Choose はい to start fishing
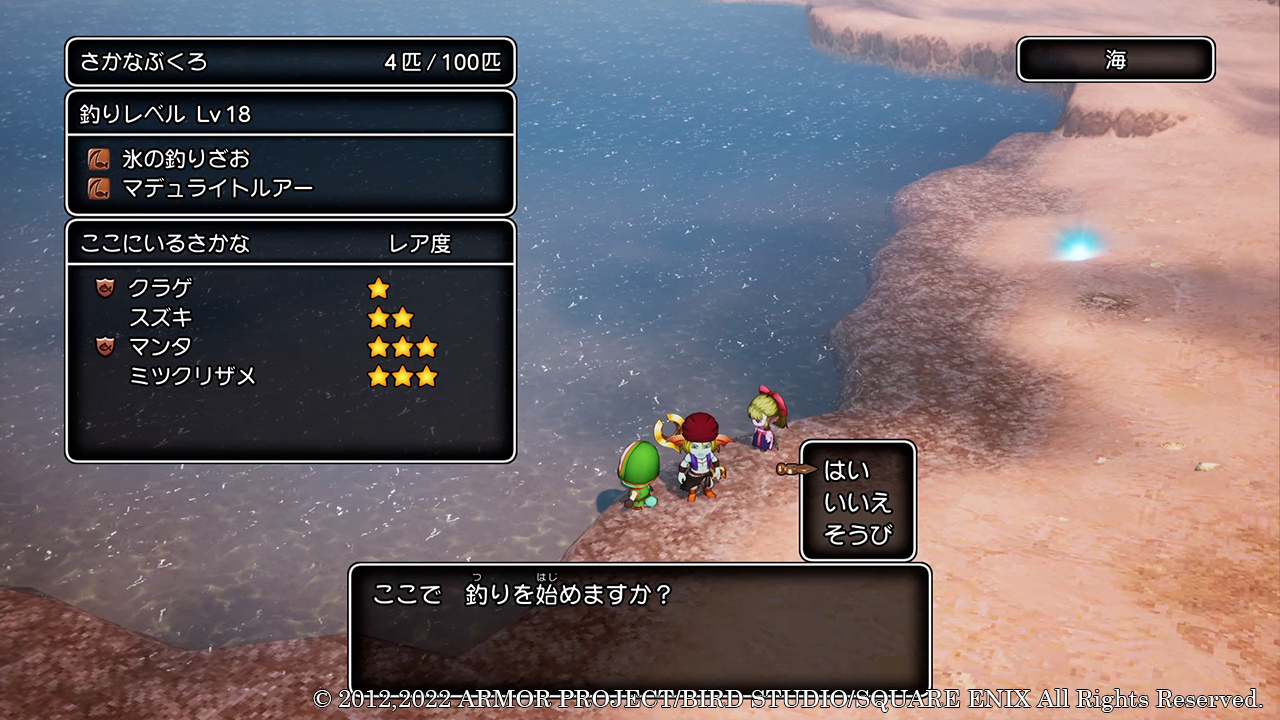 846,470
